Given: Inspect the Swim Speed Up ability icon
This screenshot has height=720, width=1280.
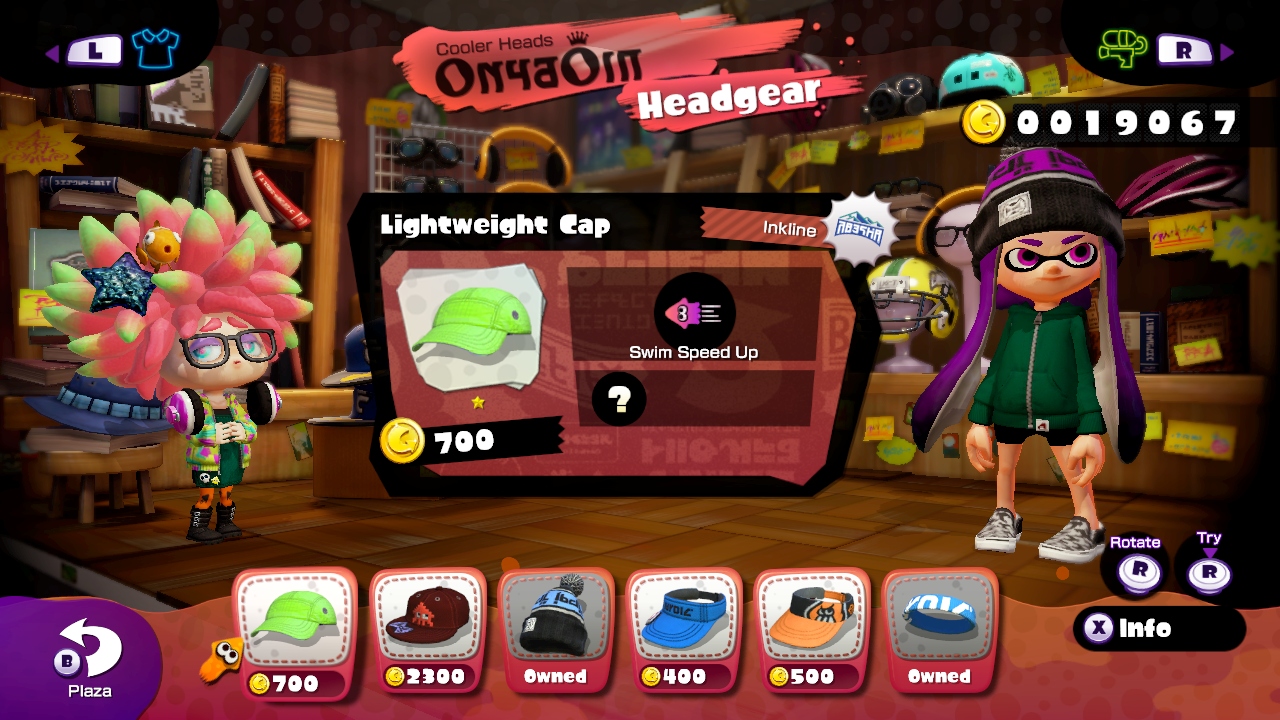Looking at the screenshot, I should click(694, 314).
